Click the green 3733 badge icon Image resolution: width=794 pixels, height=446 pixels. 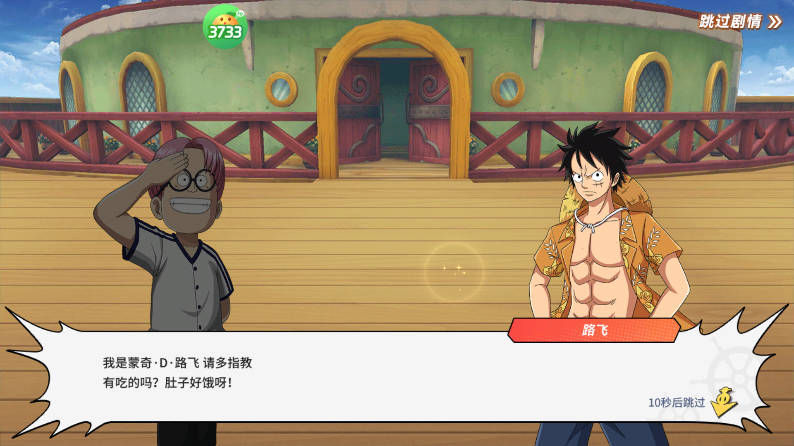coord(225,27)
